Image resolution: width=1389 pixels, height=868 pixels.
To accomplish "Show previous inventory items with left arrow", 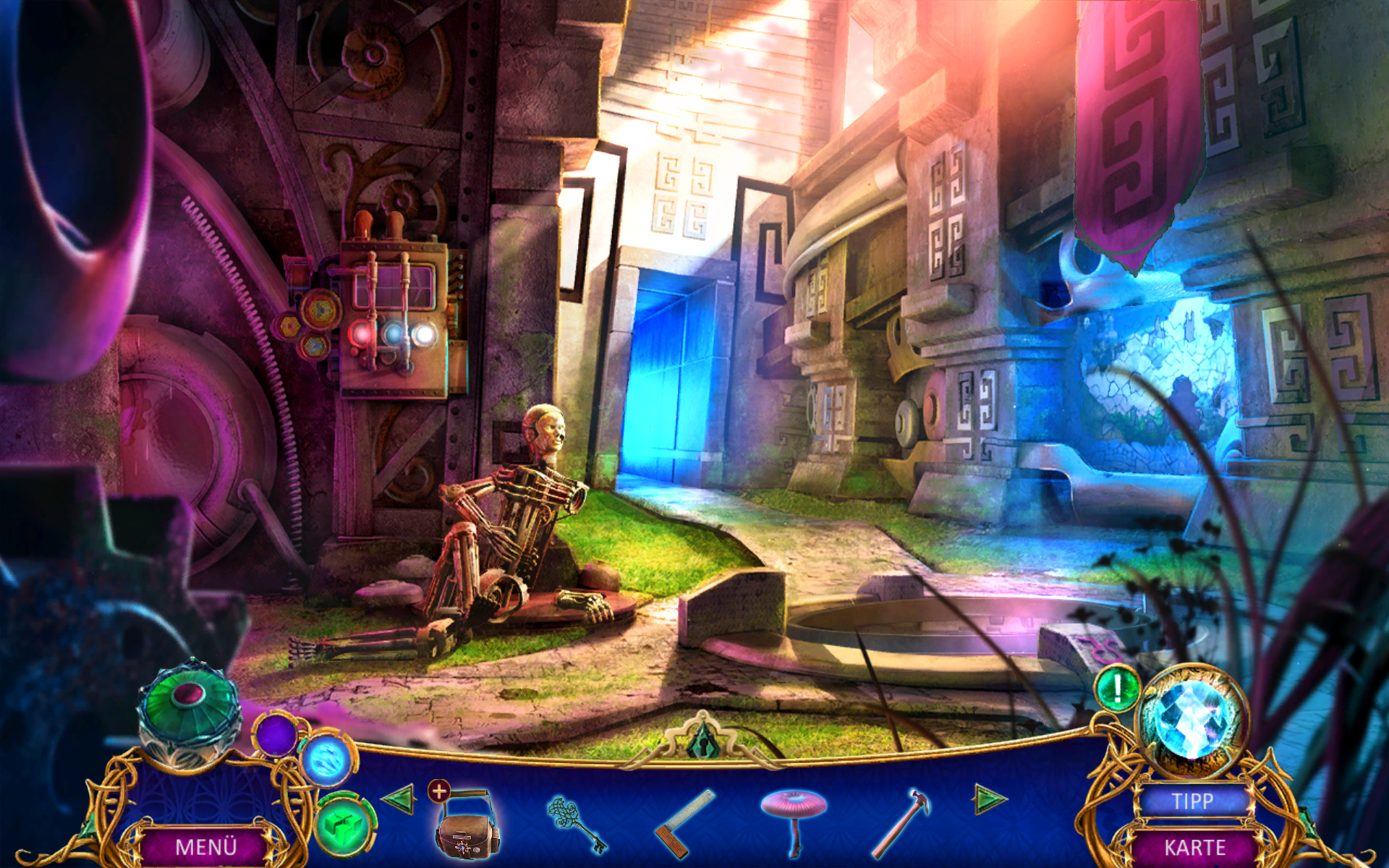I will point(398,799).
